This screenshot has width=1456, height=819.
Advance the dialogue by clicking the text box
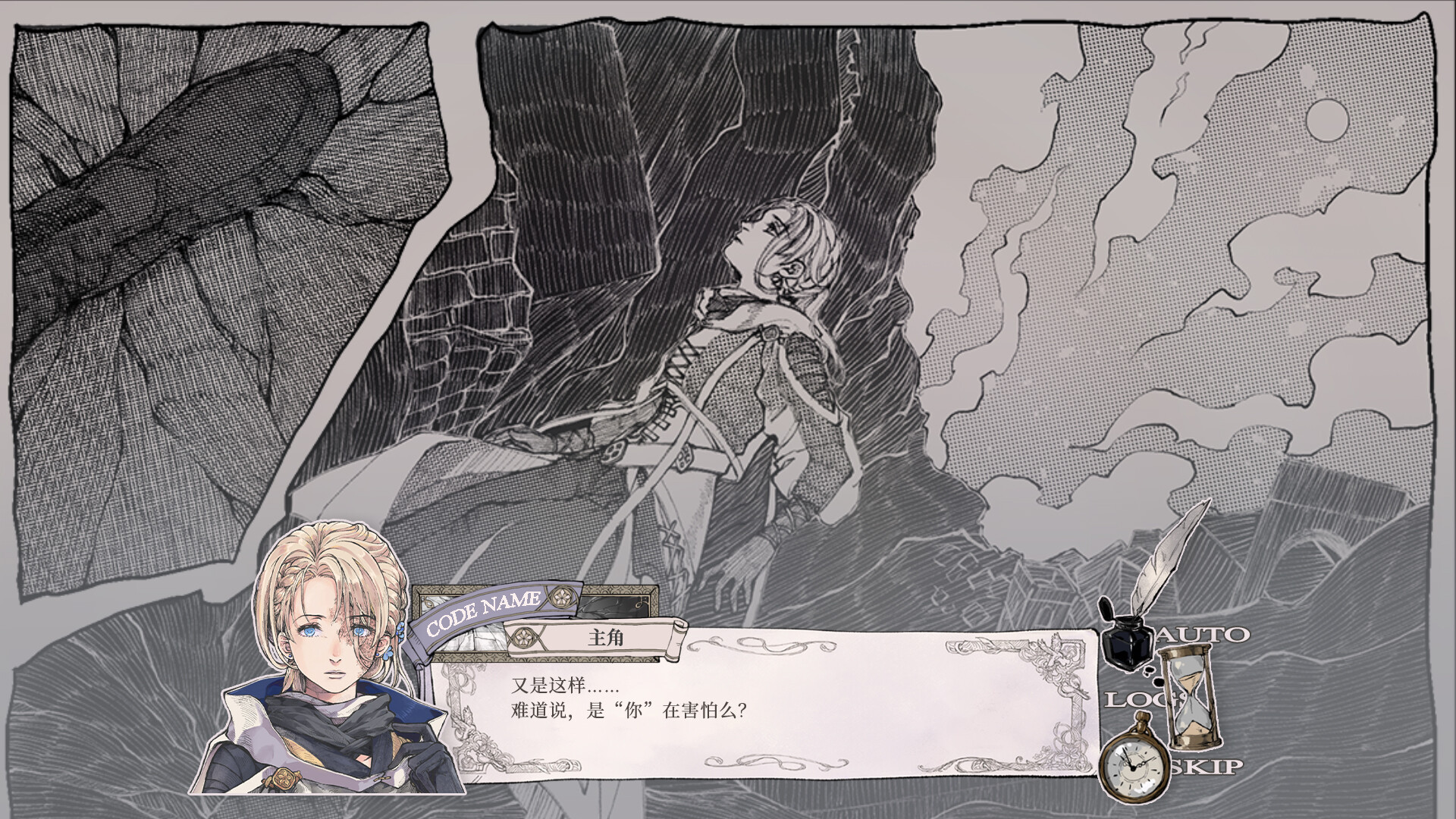coord(796,720)
